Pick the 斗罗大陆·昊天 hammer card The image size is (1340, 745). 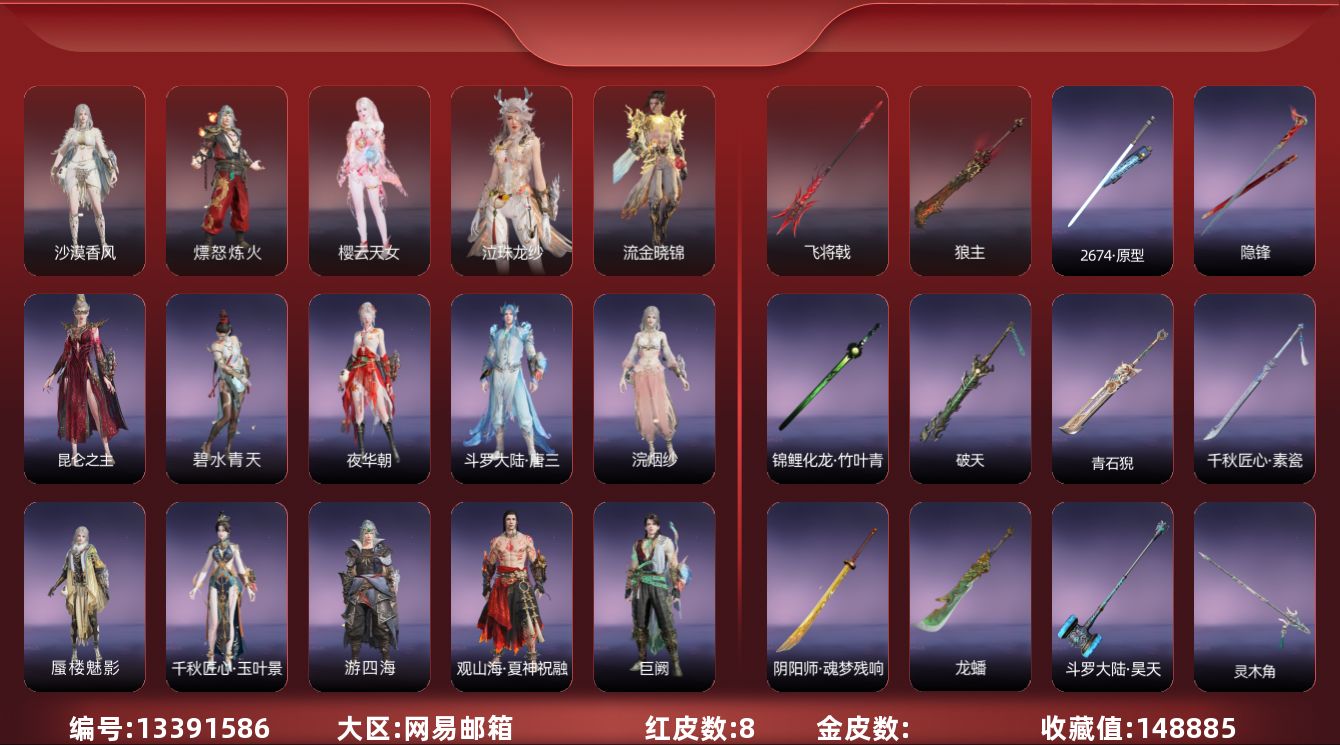click(1112, 596)
